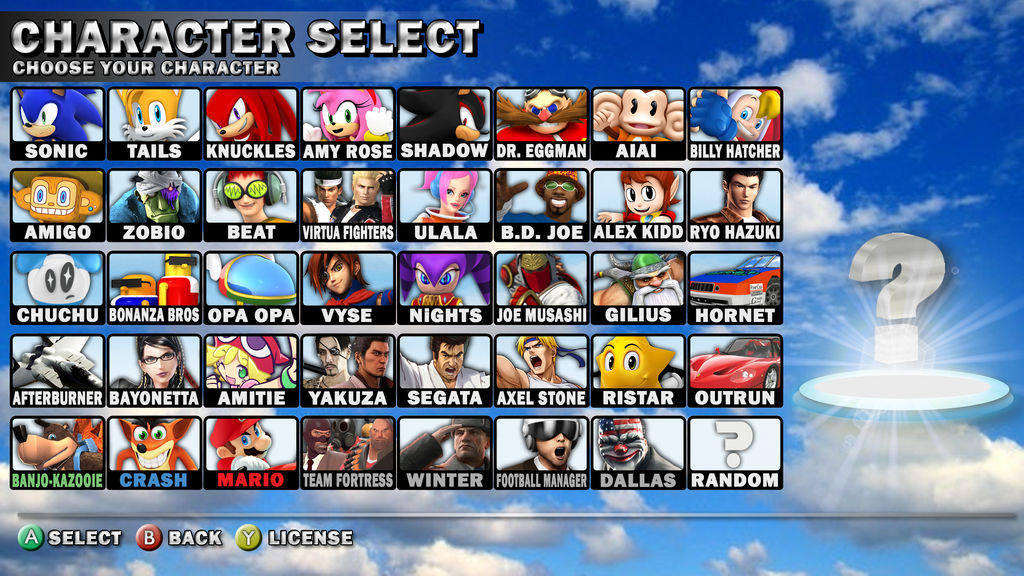The image size is (1024, 576).
Task: Select Ulala from the grid
Action: point(444,205)
